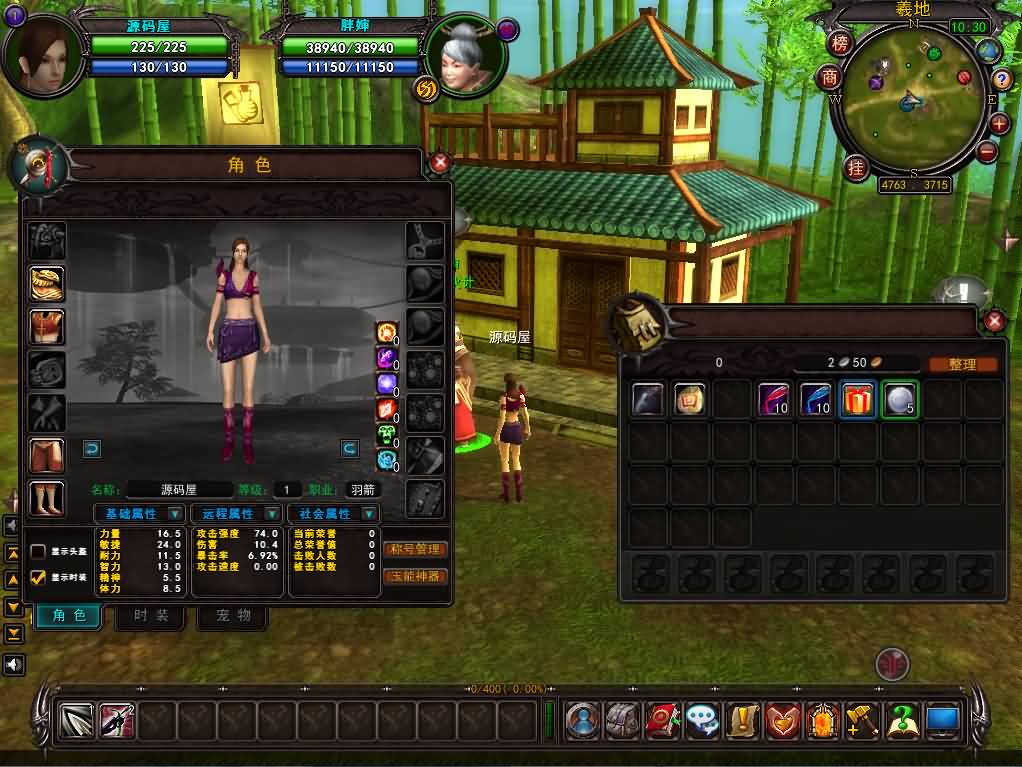Toggle the 显示时装 show fashion checkbox
This screenshot has height=767, width=1022.
[38, 577]
